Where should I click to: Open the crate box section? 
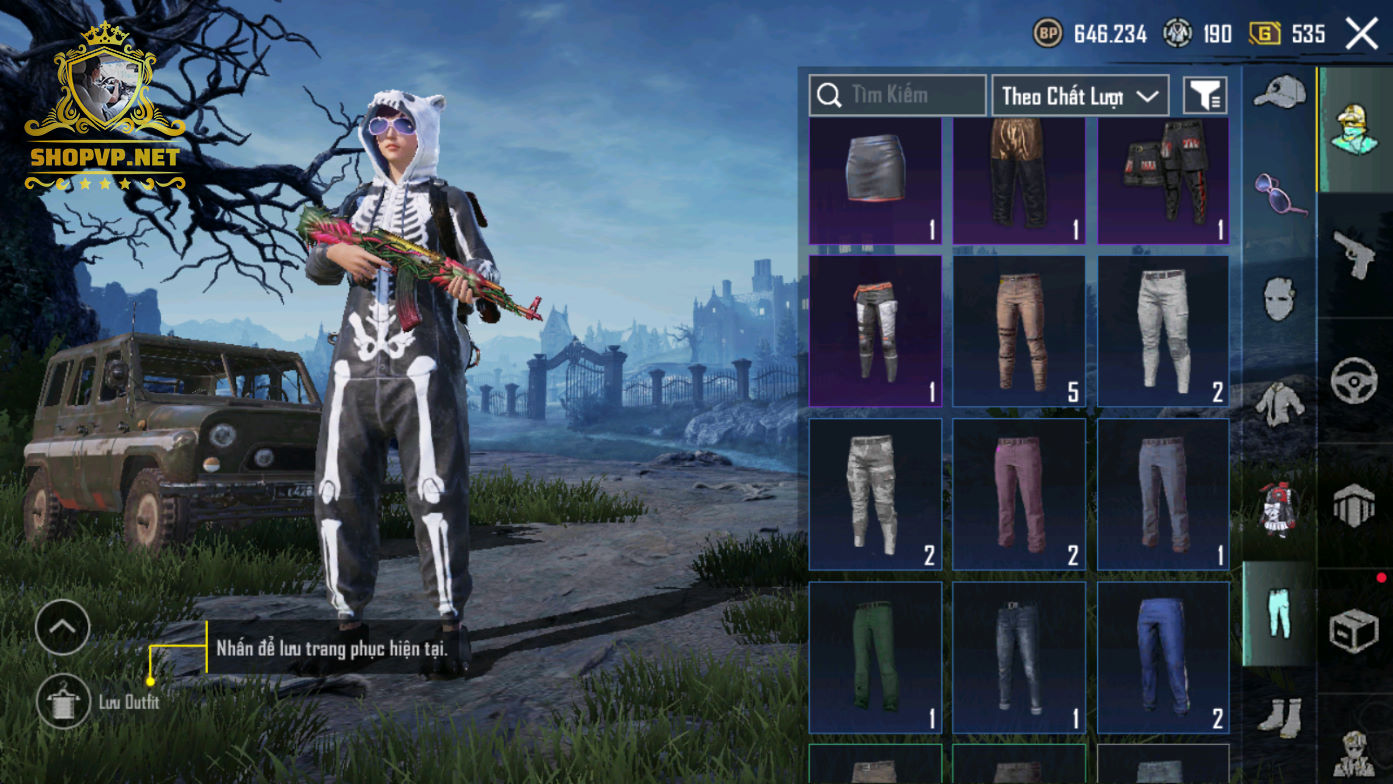pos(1354,630)
